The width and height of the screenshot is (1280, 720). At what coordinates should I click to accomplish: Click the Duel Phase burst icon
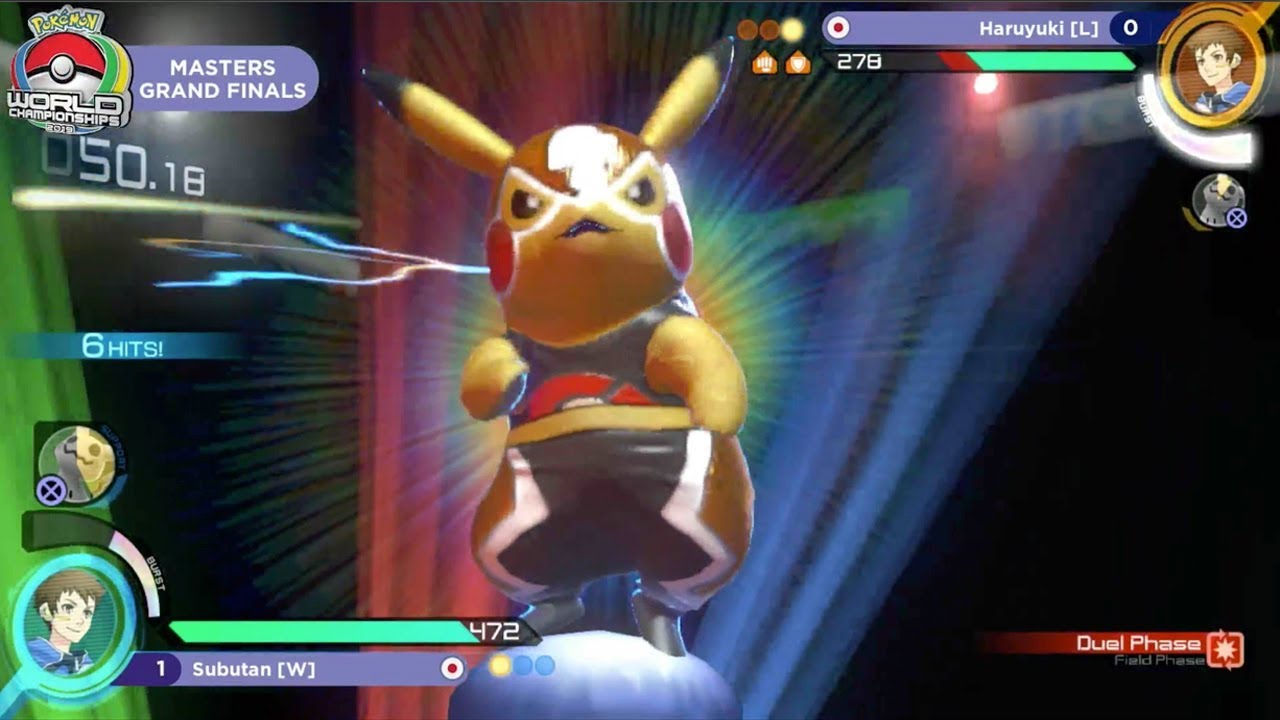pyautogui.click(x=1225, y=649)
